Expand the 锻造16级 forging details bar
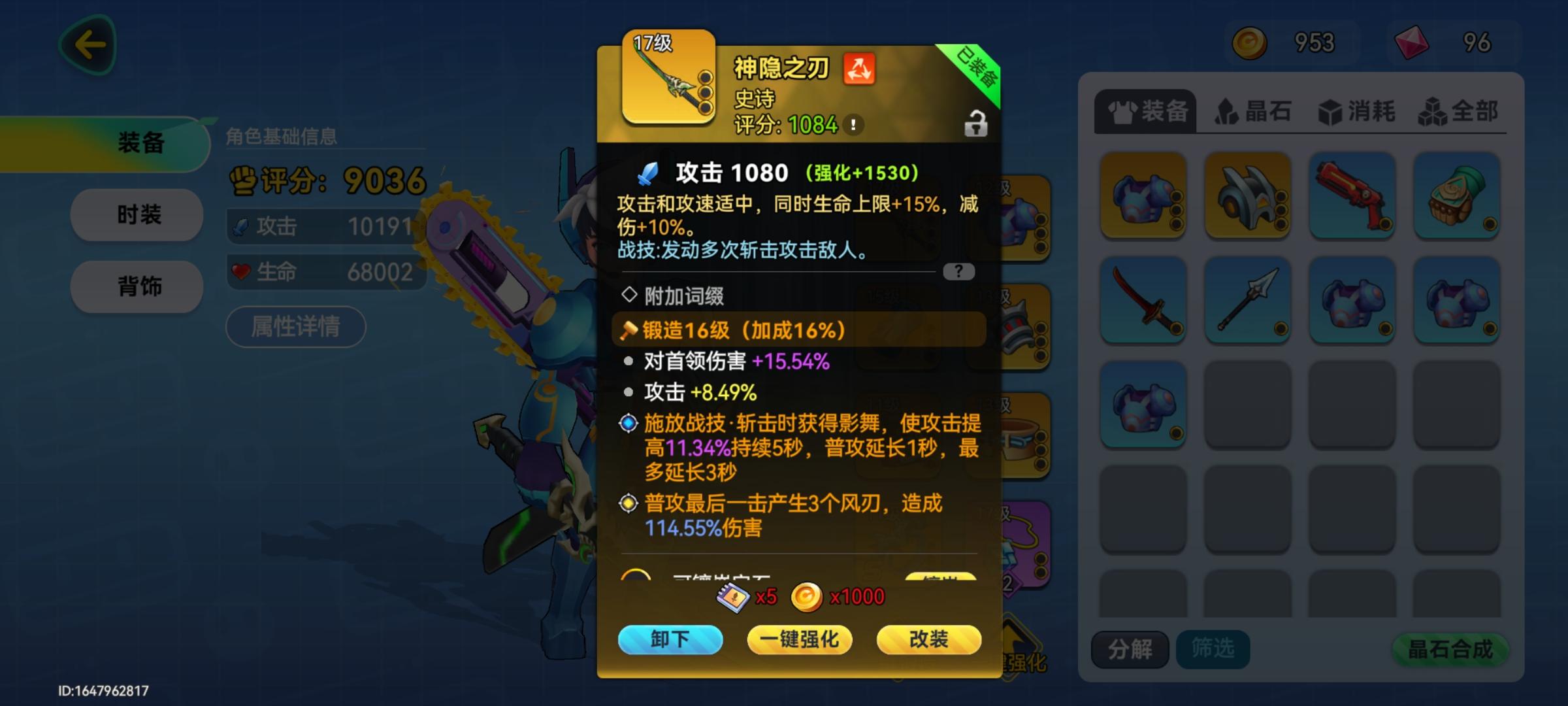Screen dimensions: 1568x706 point(800,329)
